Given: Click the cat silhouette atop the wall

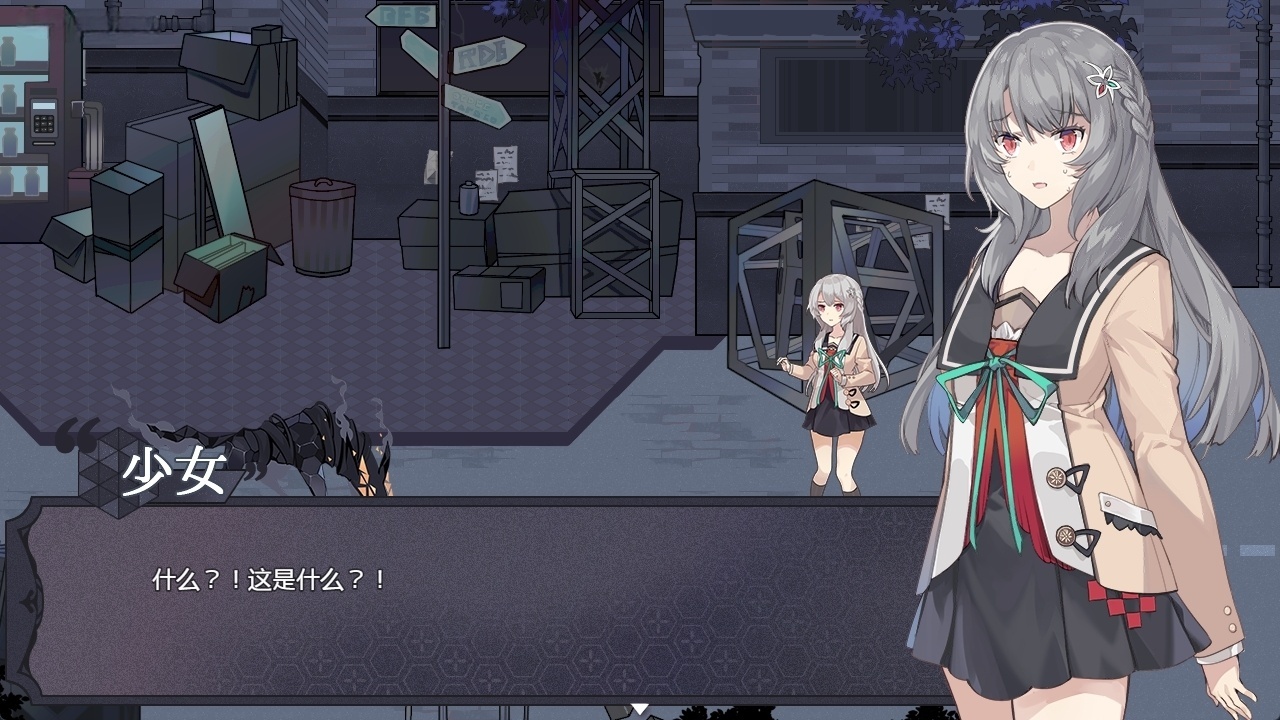Looking at the screenshot, I should (598, 77).
